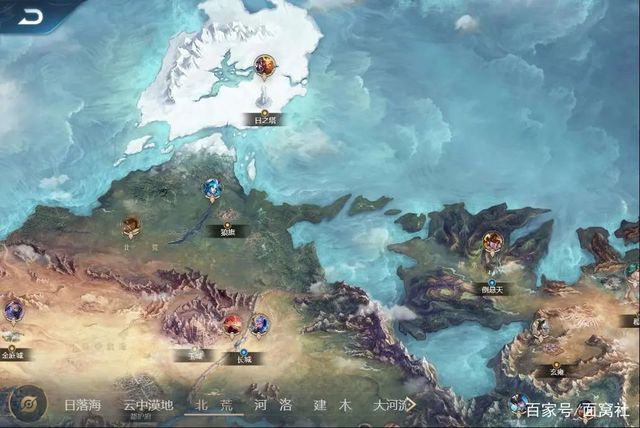
Task: Switch to the 建木 region tab
Action: coord(332,406)
